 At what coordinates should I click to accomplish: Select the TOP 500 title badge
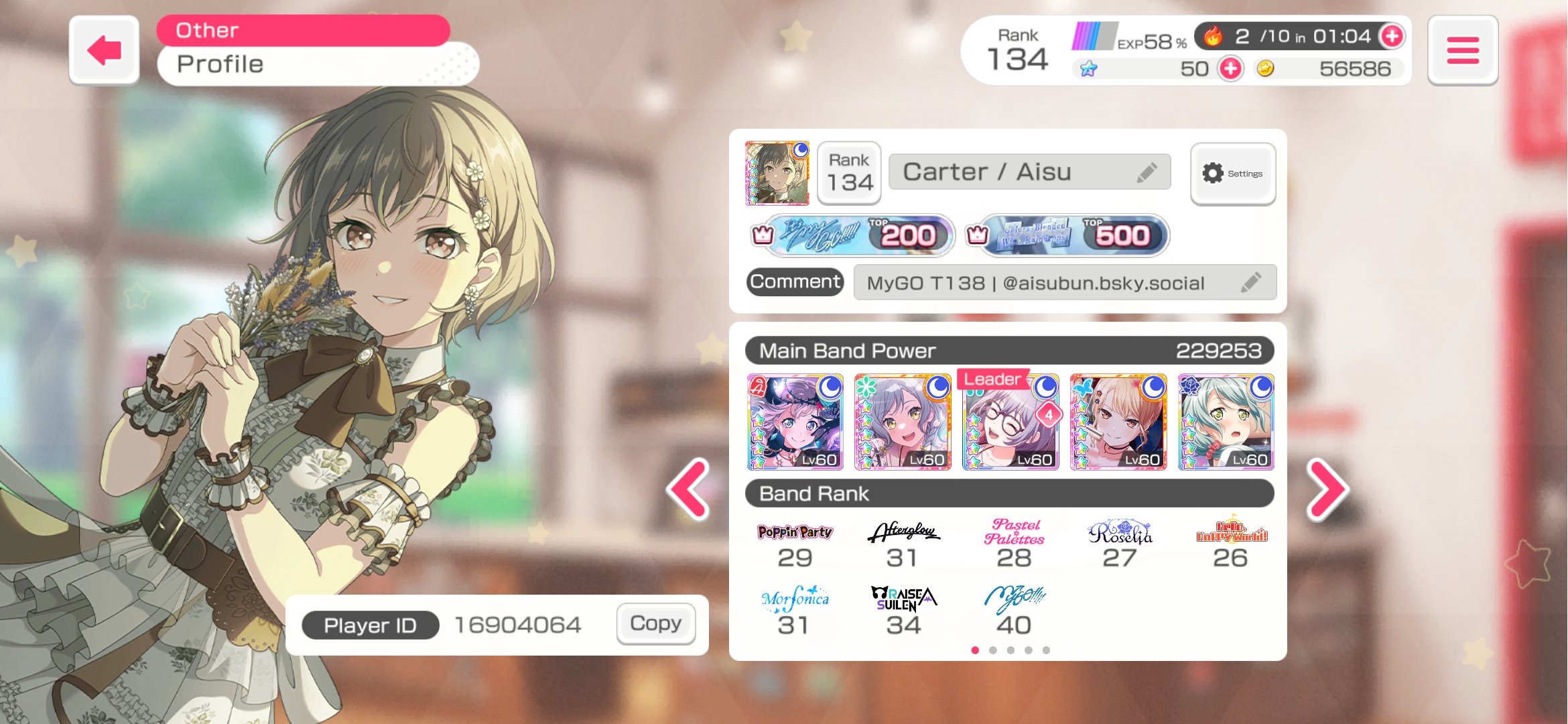click(x=1075, y=235)
